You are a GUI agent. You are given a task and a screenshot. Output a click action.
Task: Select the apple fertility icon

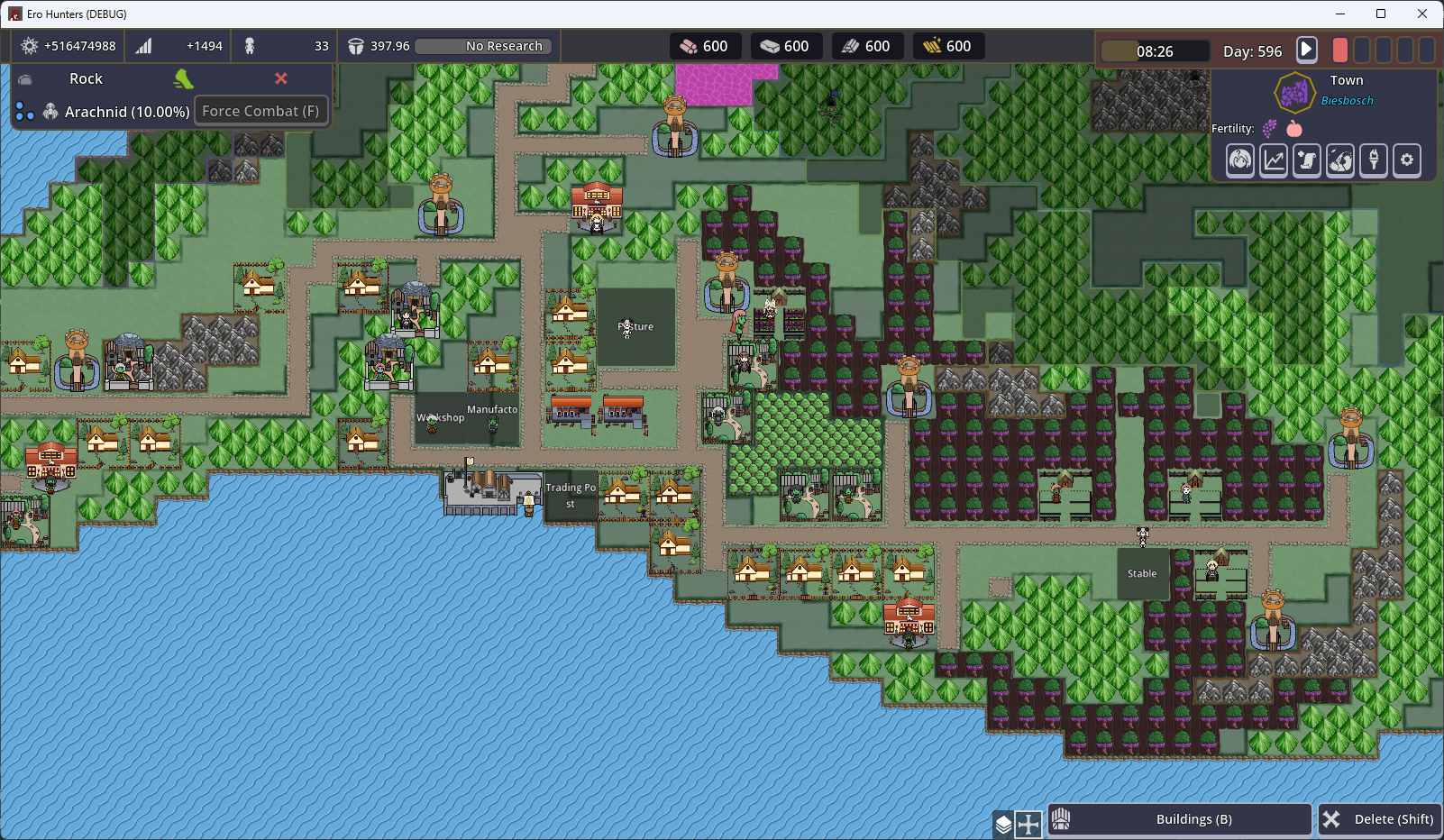click(x=1293, y=128)
